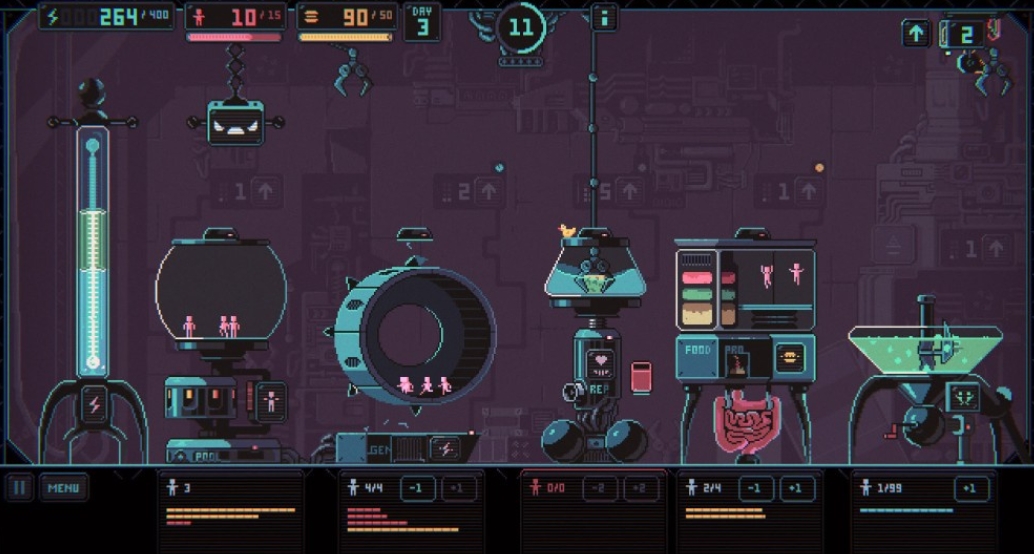Click the upgrade arrow button beside the 2 counter
The image size is (1034, 554).
[916, 33]
